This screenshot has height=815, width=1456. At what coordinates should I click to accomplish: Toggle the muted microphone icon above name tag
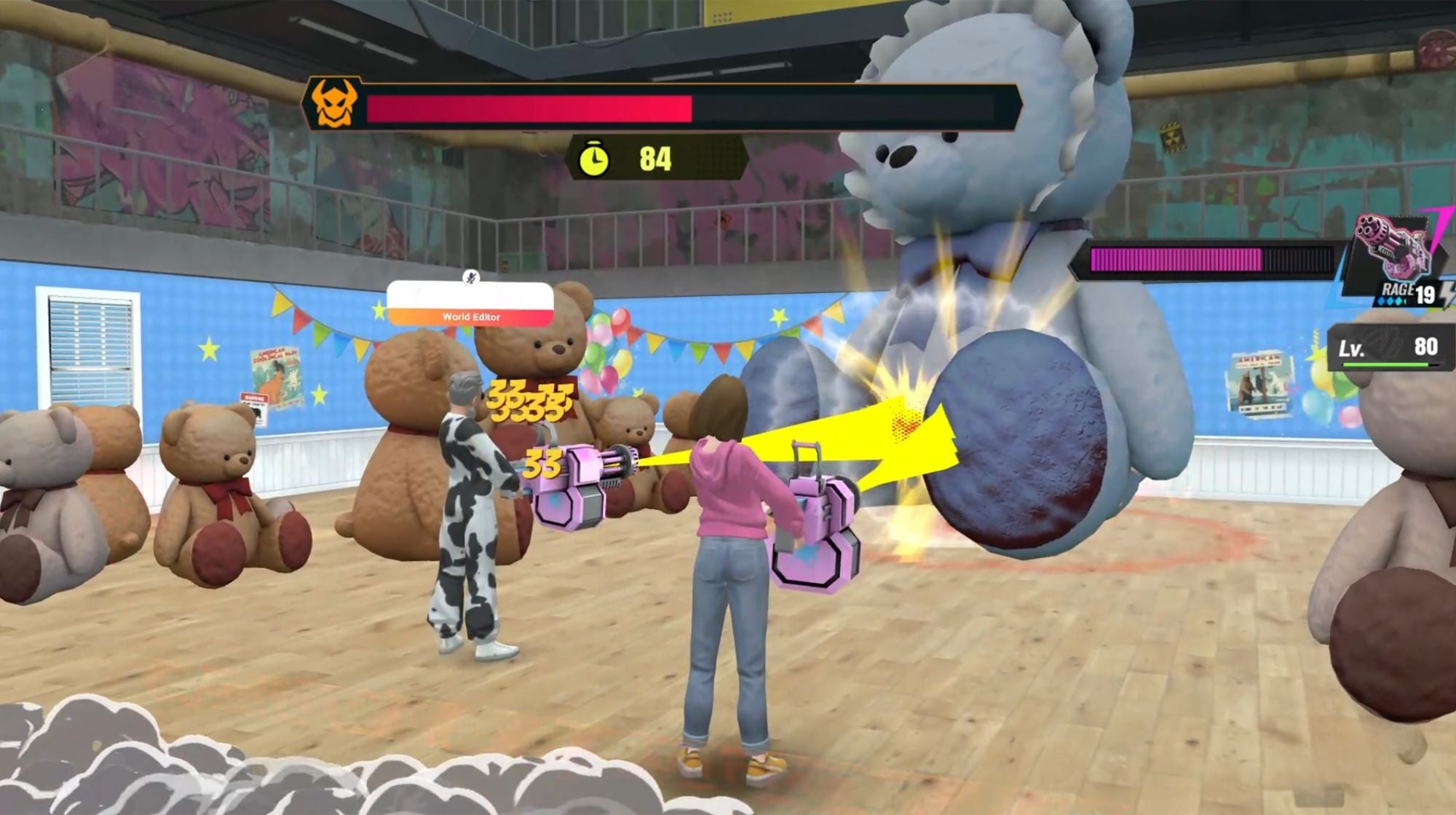tap(471, 277)
